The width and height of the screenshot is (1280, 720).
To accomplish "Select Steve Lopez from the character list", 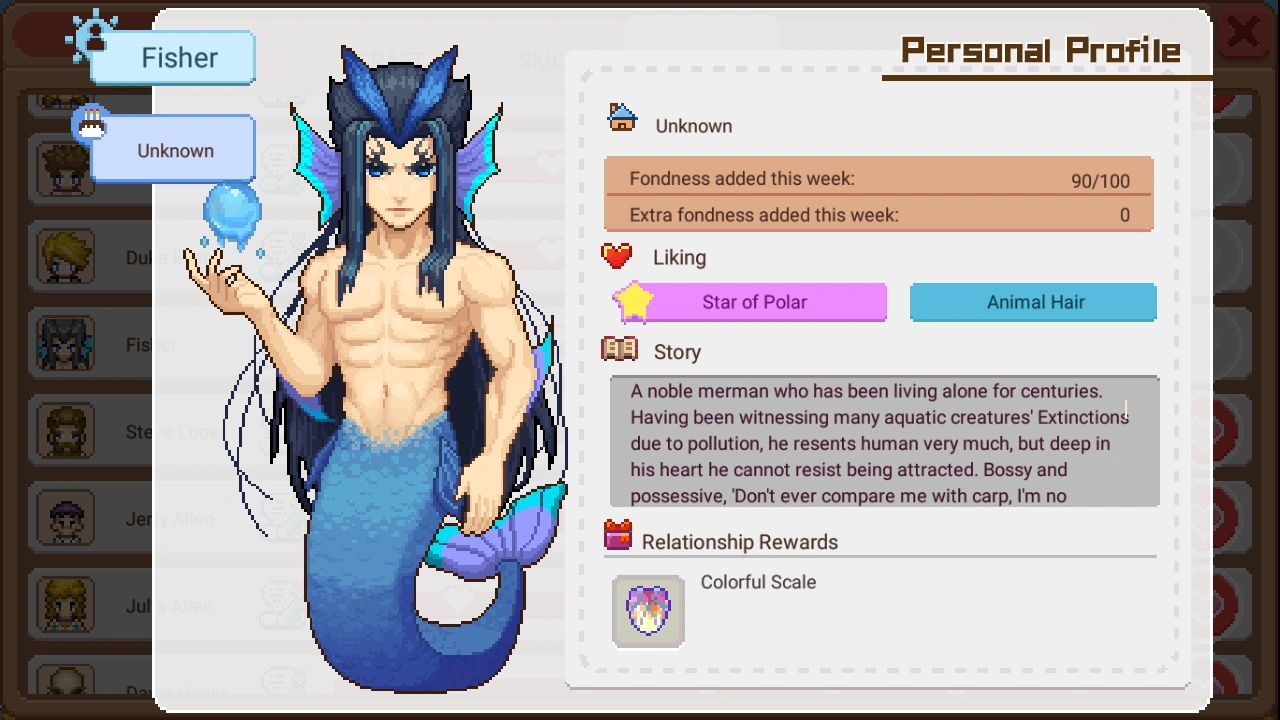I will tap(64, 431).
